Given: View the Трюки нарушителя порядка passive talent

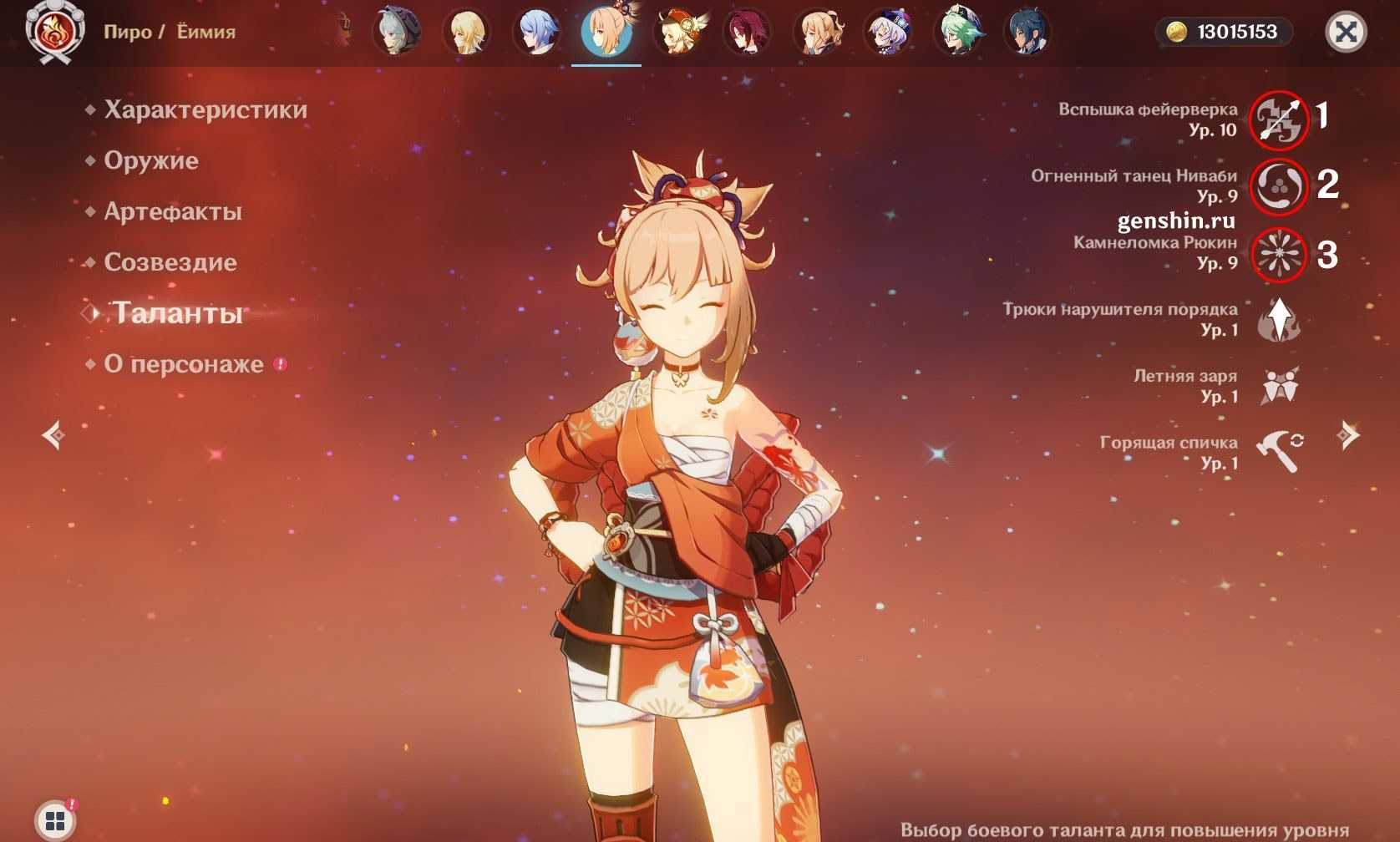Looking at the screenshot, I should (1278, 320).
